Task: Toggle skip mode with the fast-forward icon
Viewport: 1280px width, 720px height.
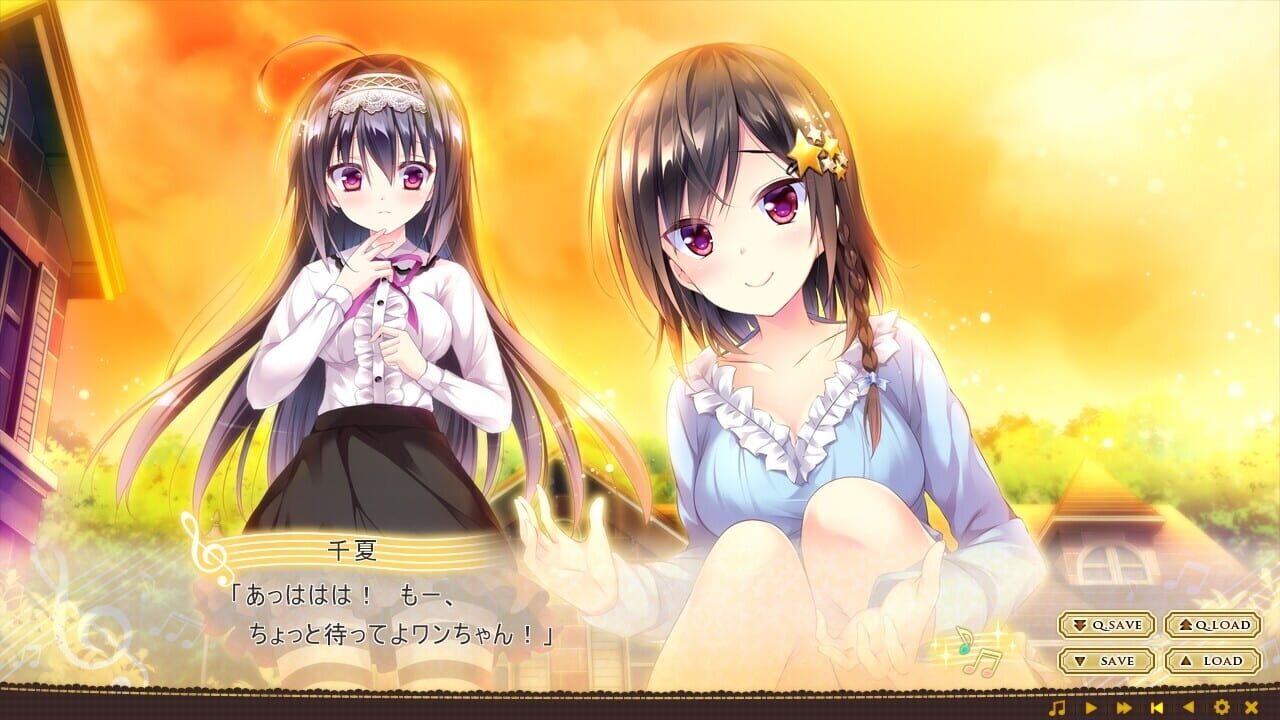Action: pyautogui.click(x=1124, y=707)
